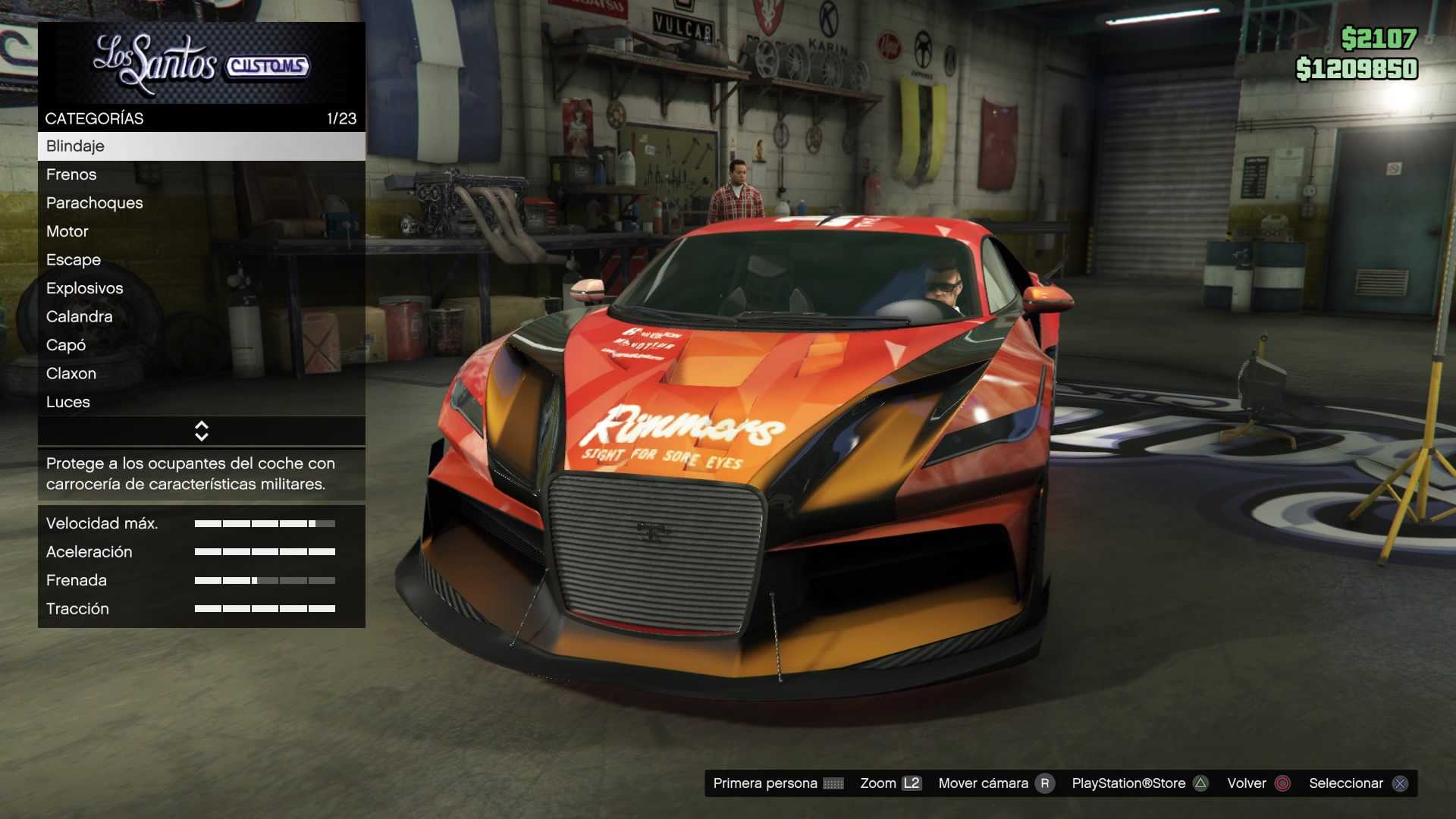This screenshot has height=819, width=1456.
Task: Open the Frenos upgrade category
Action: 201,174
